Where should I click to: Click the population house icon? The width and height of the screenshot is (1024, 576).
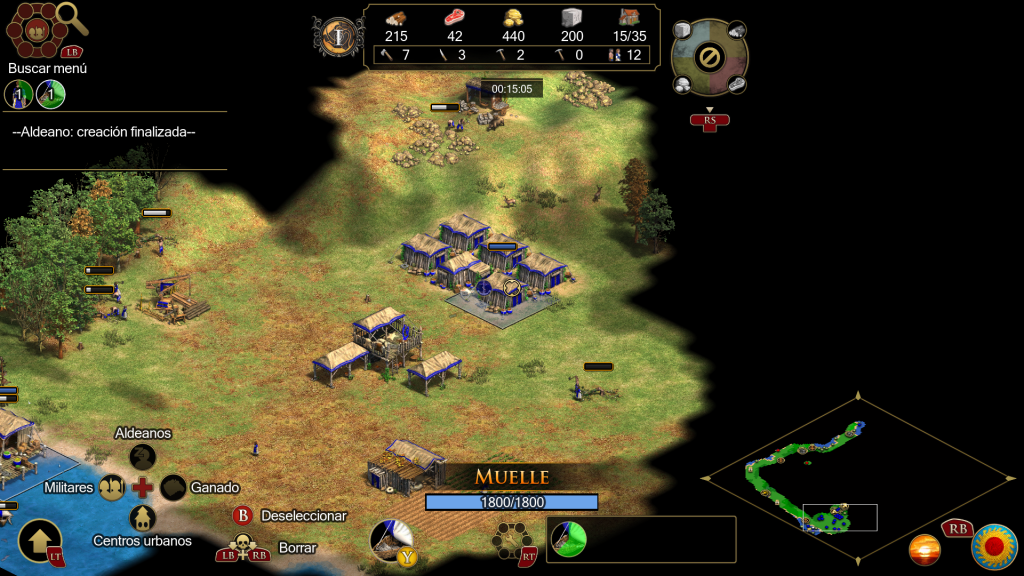(629, 17)
